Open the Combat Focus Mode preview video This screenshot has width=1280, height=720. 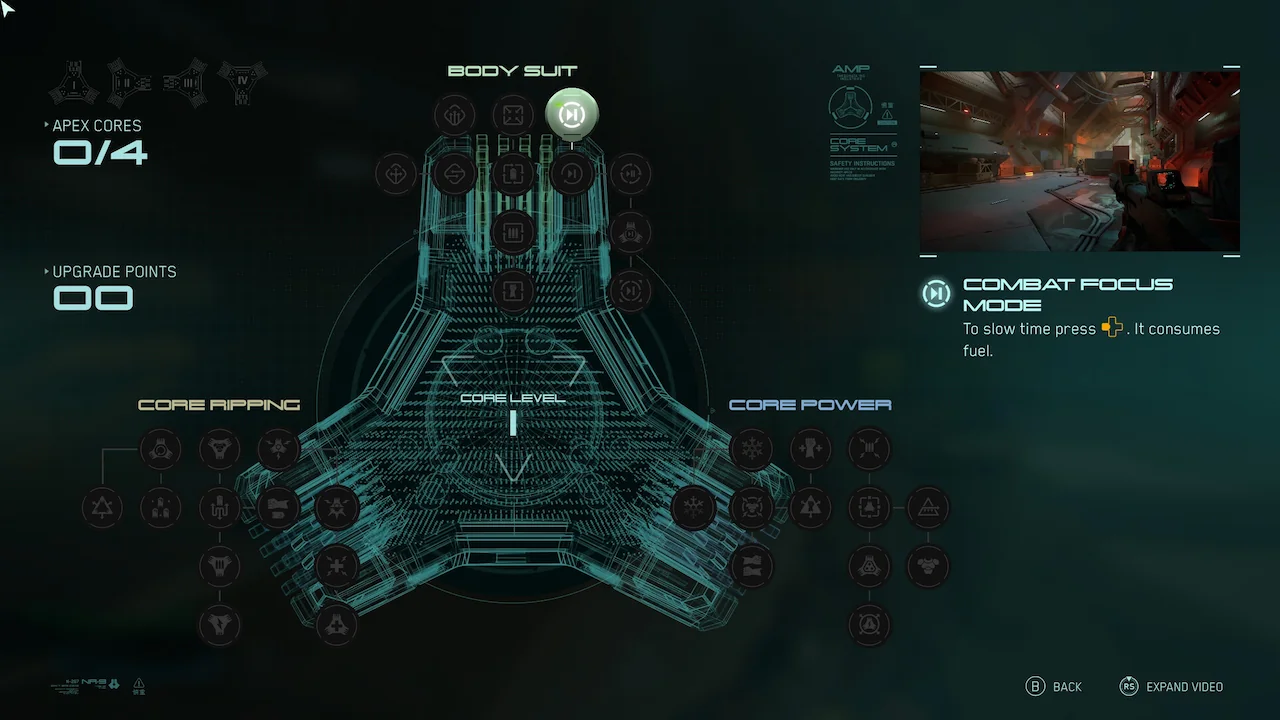point(1079,161)
